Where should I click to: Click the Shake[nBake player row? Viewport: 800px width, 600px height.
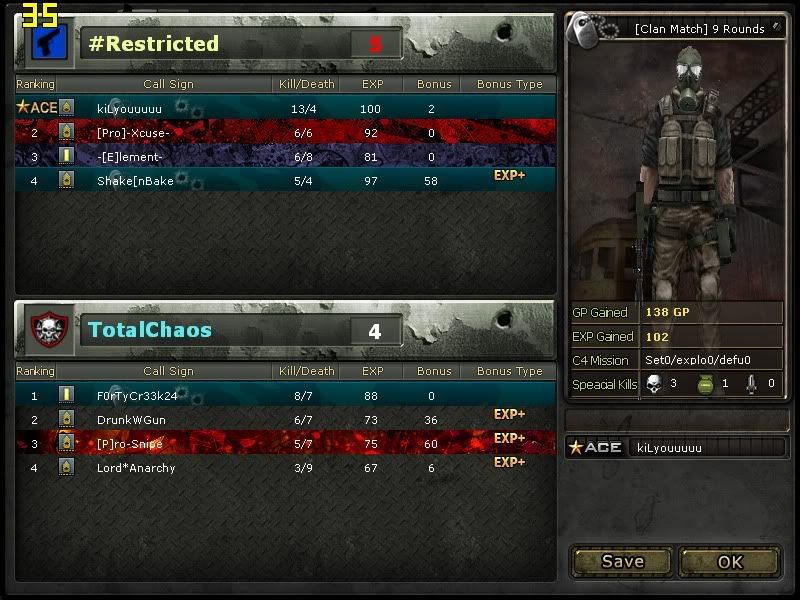coord(285,180)
